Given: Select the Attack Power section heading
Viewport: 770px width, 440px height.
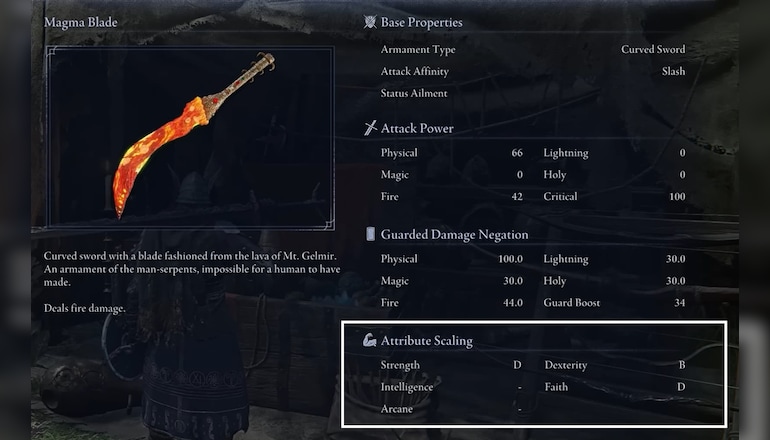Looking at the screenshot, I should coord(416,128).
